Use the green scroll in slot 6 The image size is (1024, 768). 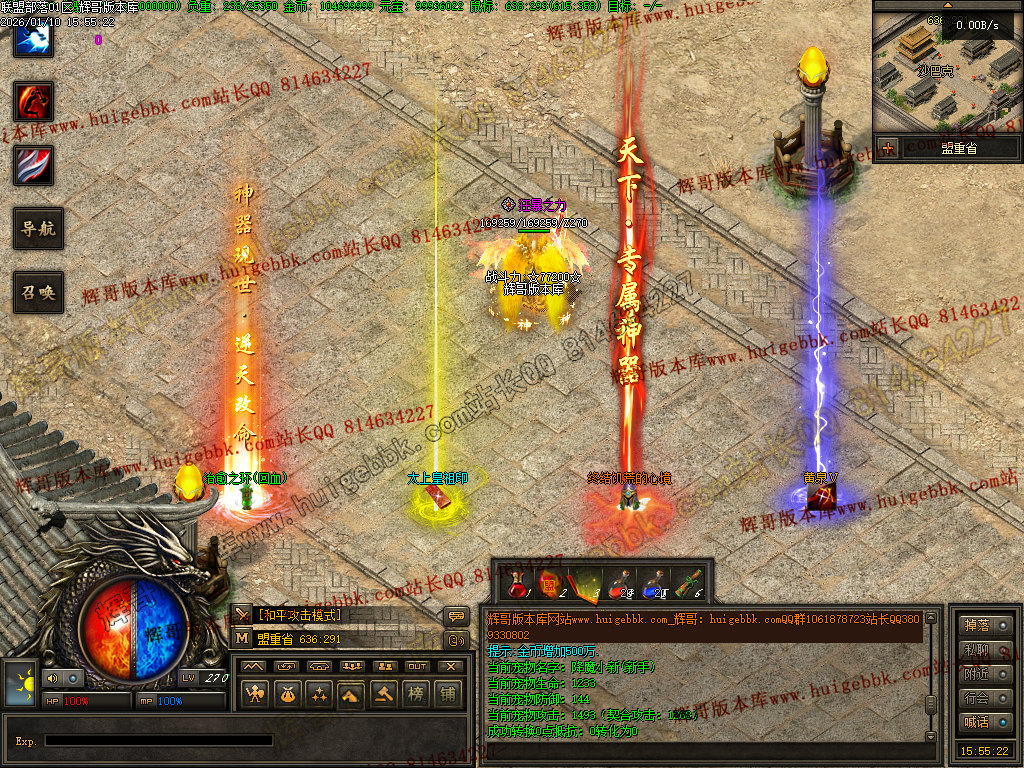[688, 582]
